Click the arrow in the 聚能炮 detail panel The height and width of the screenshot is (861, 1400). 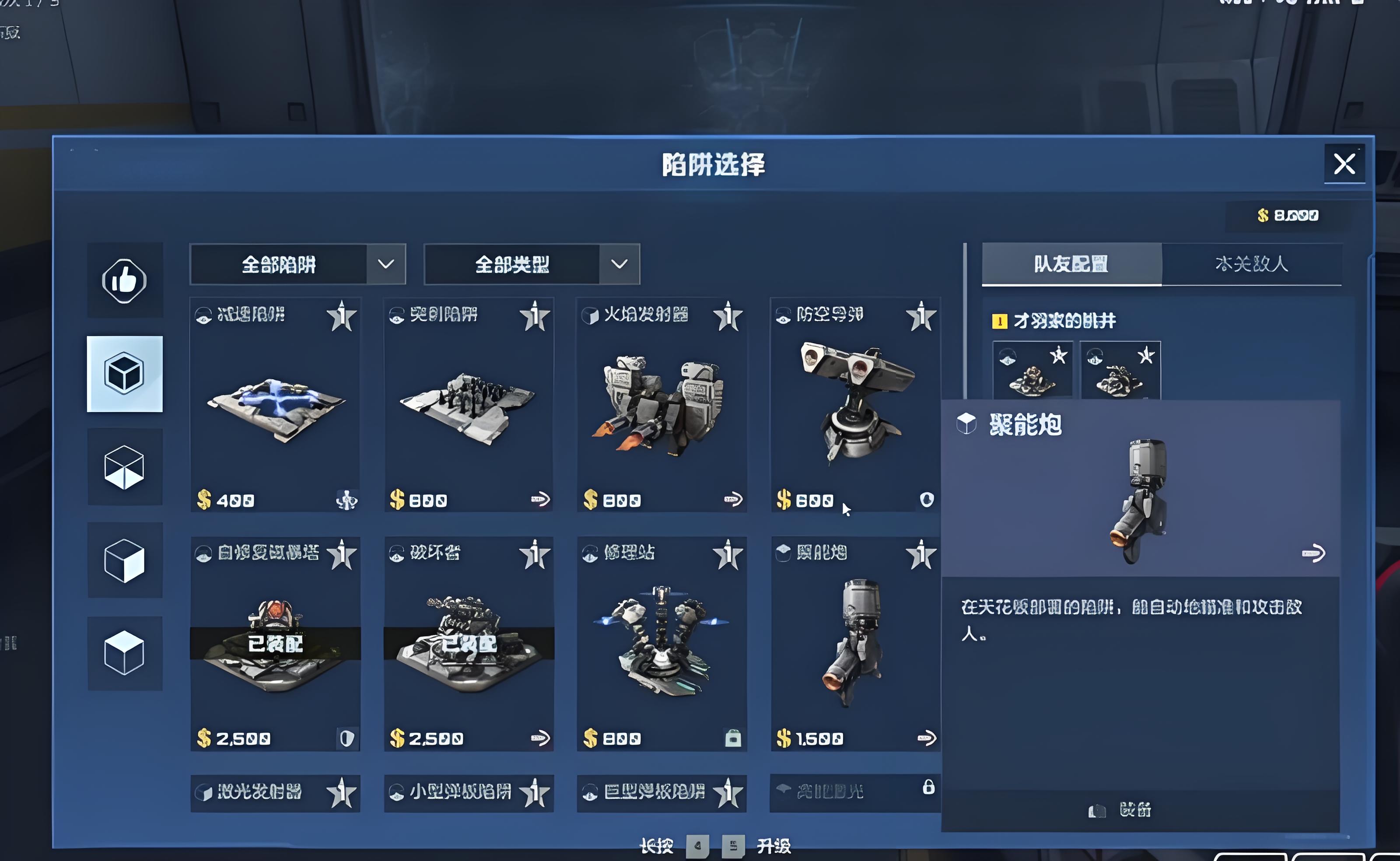click(x=1313, y=553)
